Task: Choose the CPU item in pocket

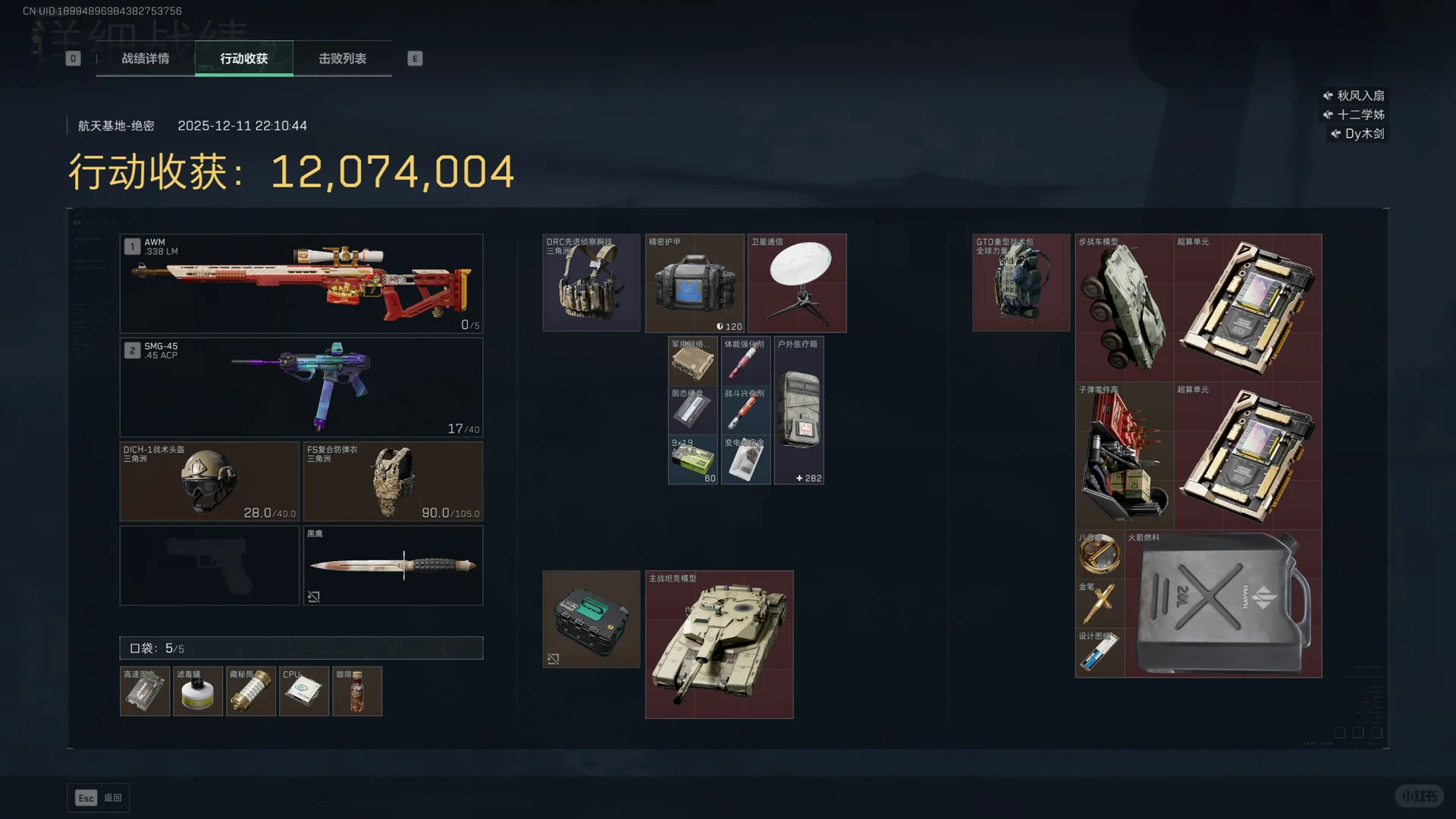Action: 304,691
